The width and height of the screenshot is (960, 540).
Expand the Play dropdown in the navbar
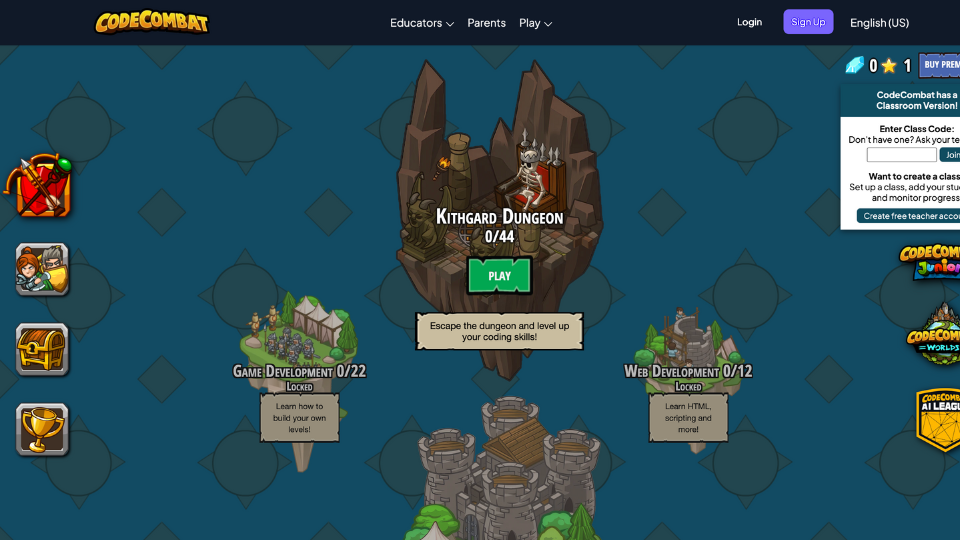[535, 23]
